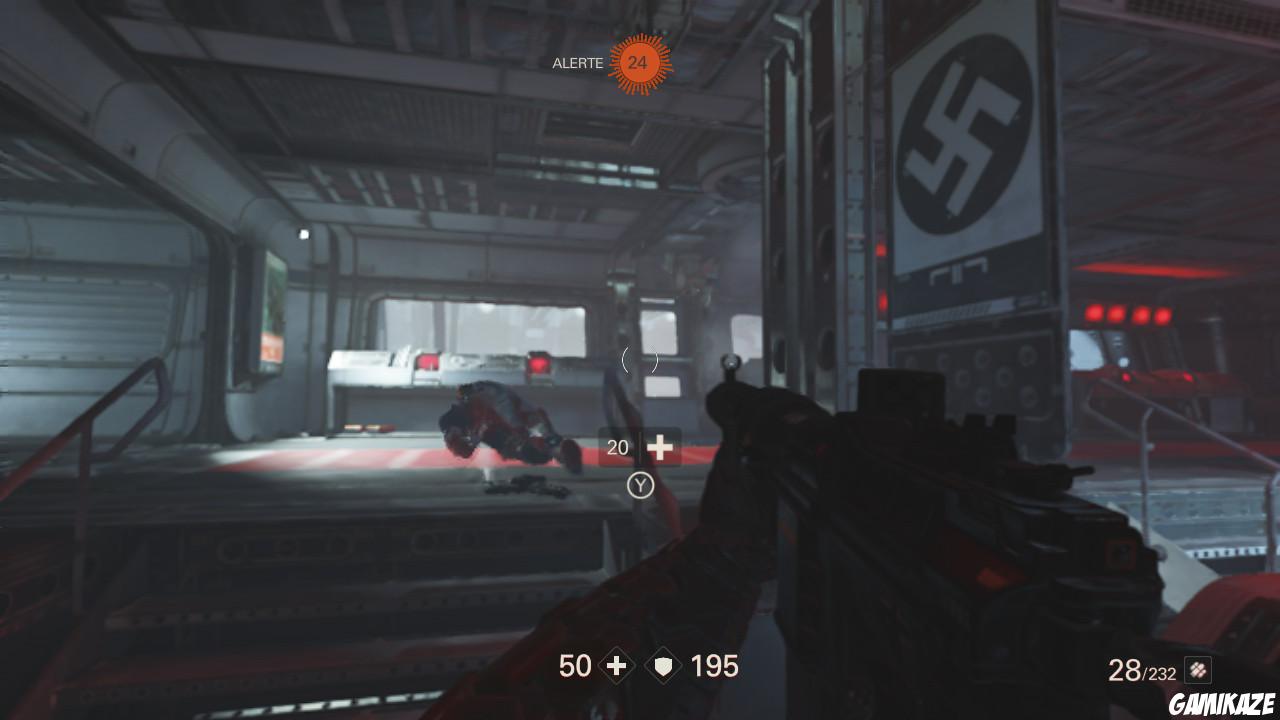Click the 20 value on the health pickup label
This screenshot has height=720, width=1280.
[617, 447]
